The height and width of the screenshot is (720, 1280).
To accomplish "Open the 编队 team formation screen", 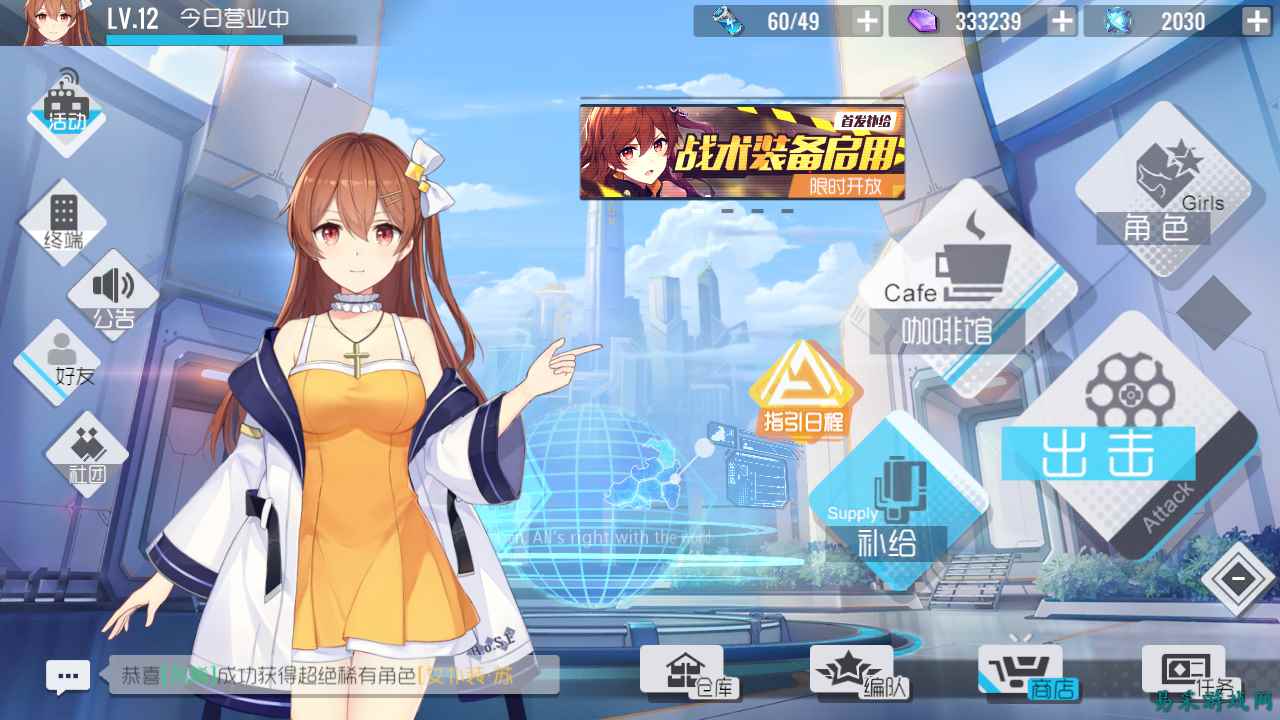I will tap(849, 670).
